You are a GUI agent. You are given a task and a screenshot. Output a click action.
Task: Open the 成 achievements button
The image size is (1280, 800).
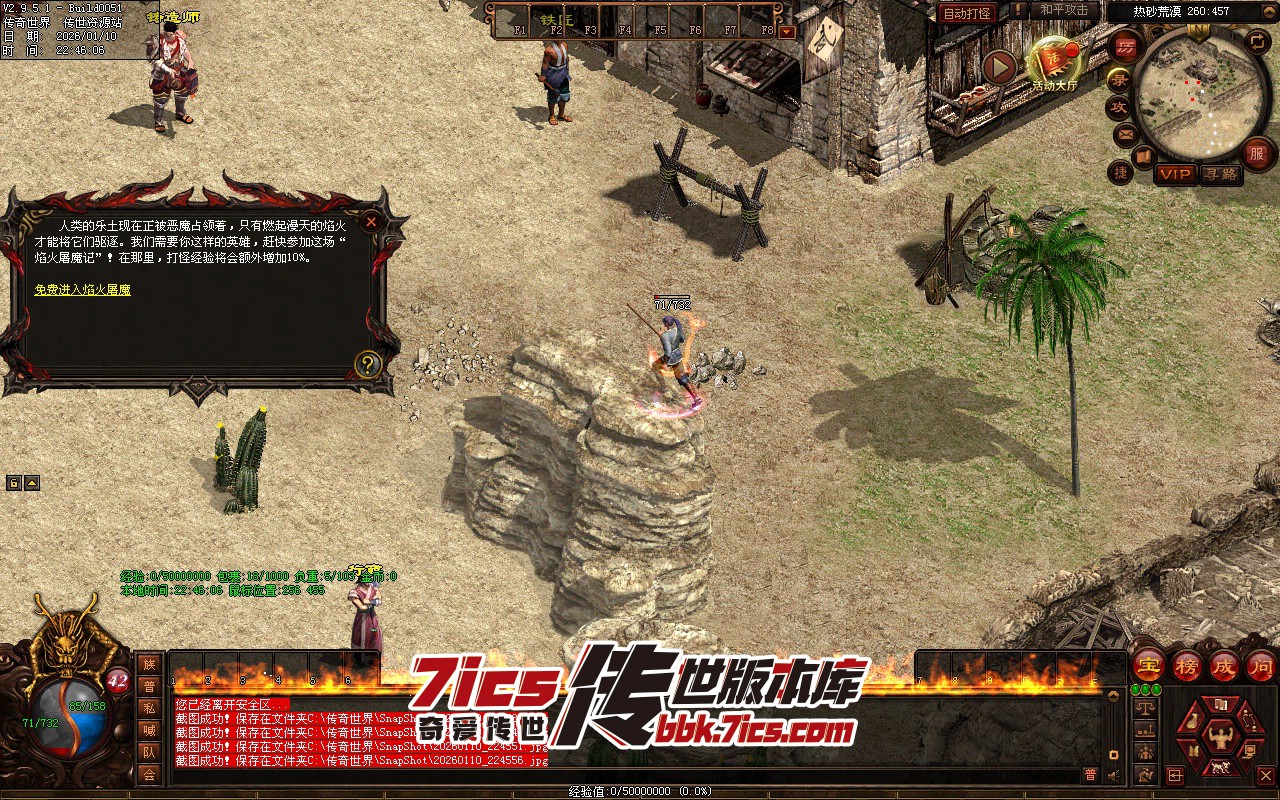click(1224, 665)
